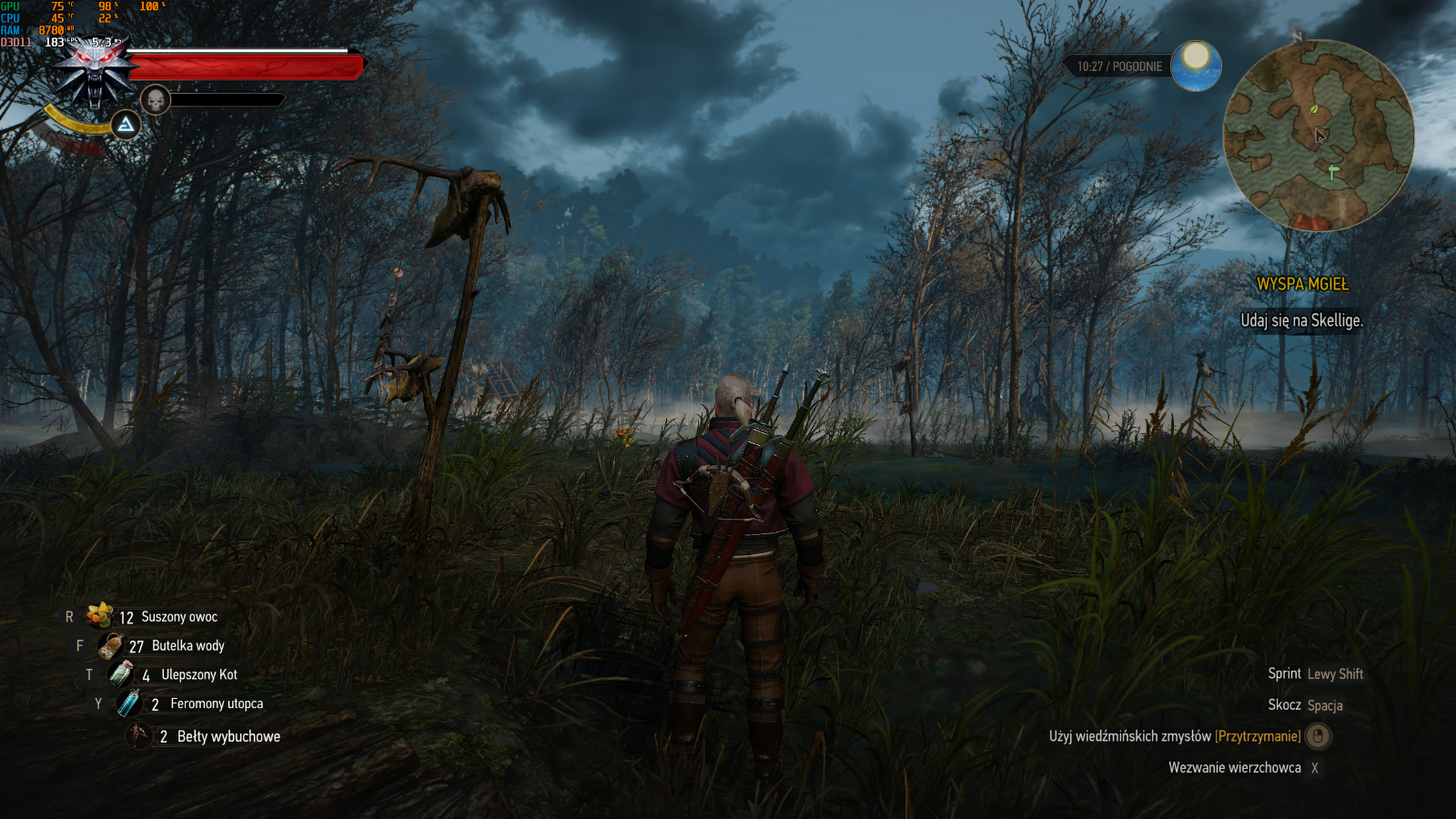Viewport: 1456px width, 819px height.
Task: Use the Butelka wody item slot
Action: [x=111, y=646]
